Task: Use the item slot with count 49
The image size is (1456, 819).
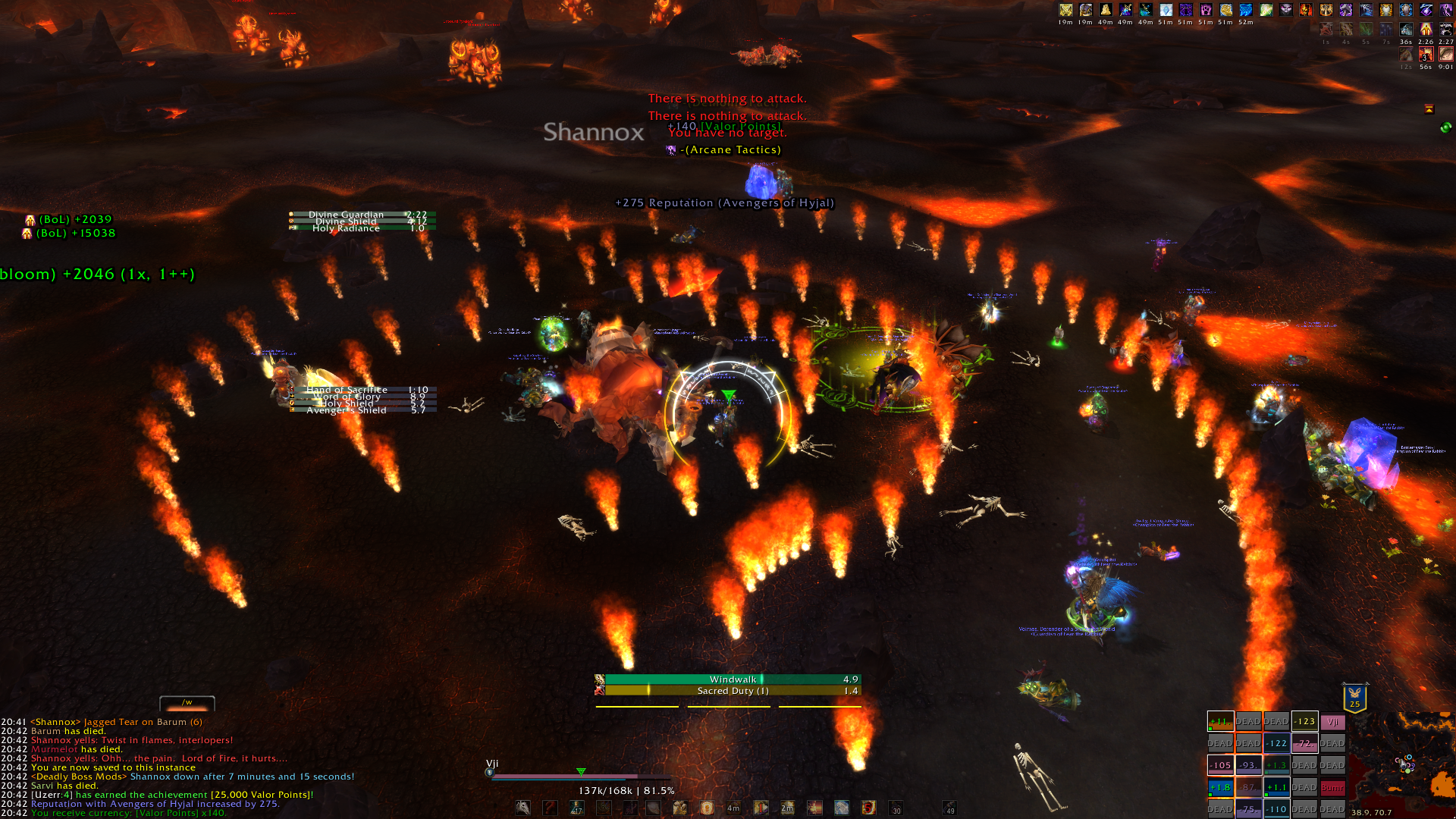Action: [x=949, y=808]
